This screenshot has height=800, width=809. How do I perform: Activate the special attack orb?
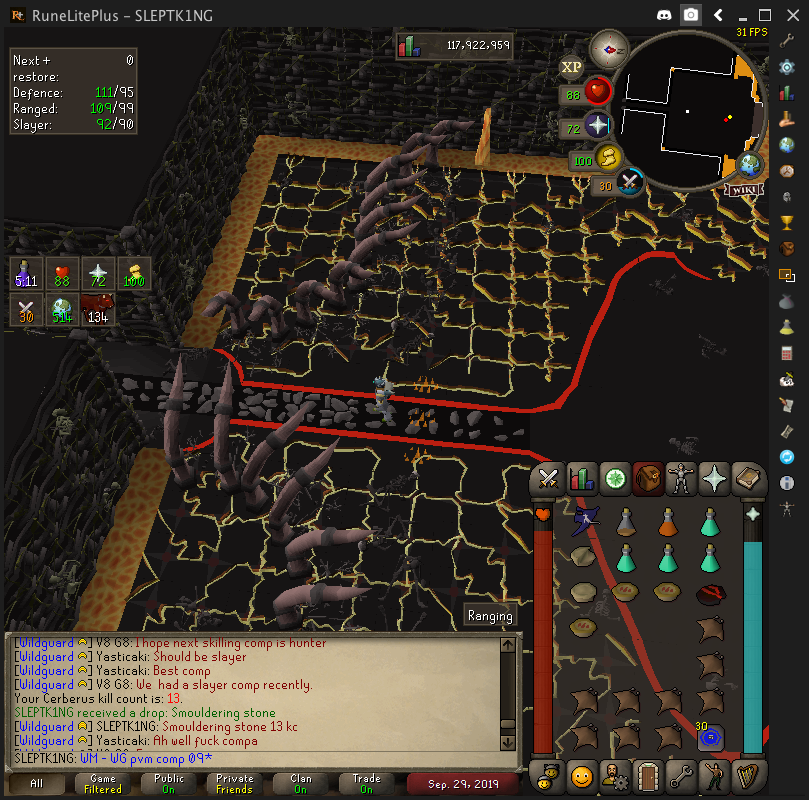pos(630,183)
